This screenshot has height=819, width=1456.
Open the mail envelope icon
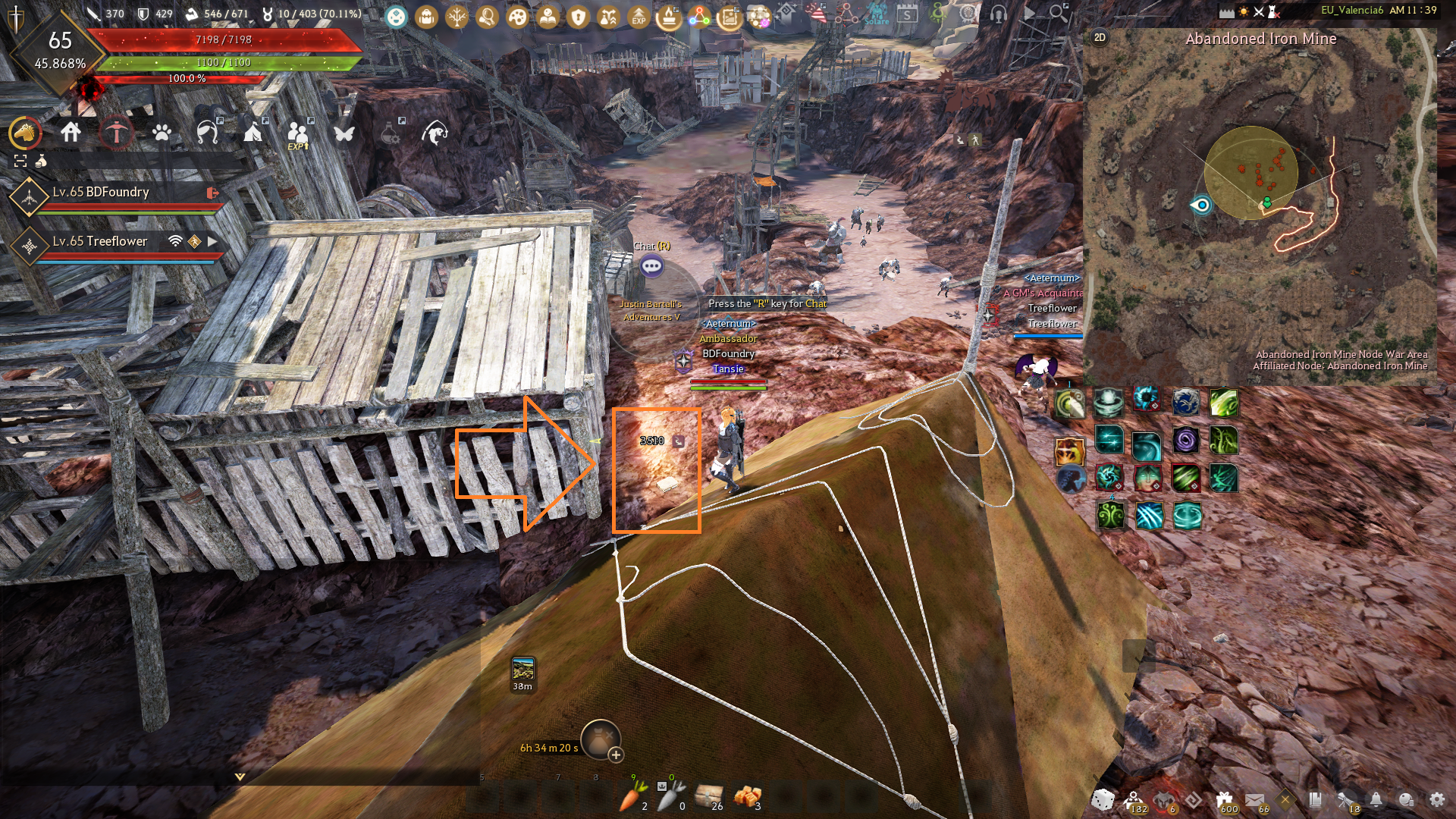pyautogui.click(x=1254, y=799)
